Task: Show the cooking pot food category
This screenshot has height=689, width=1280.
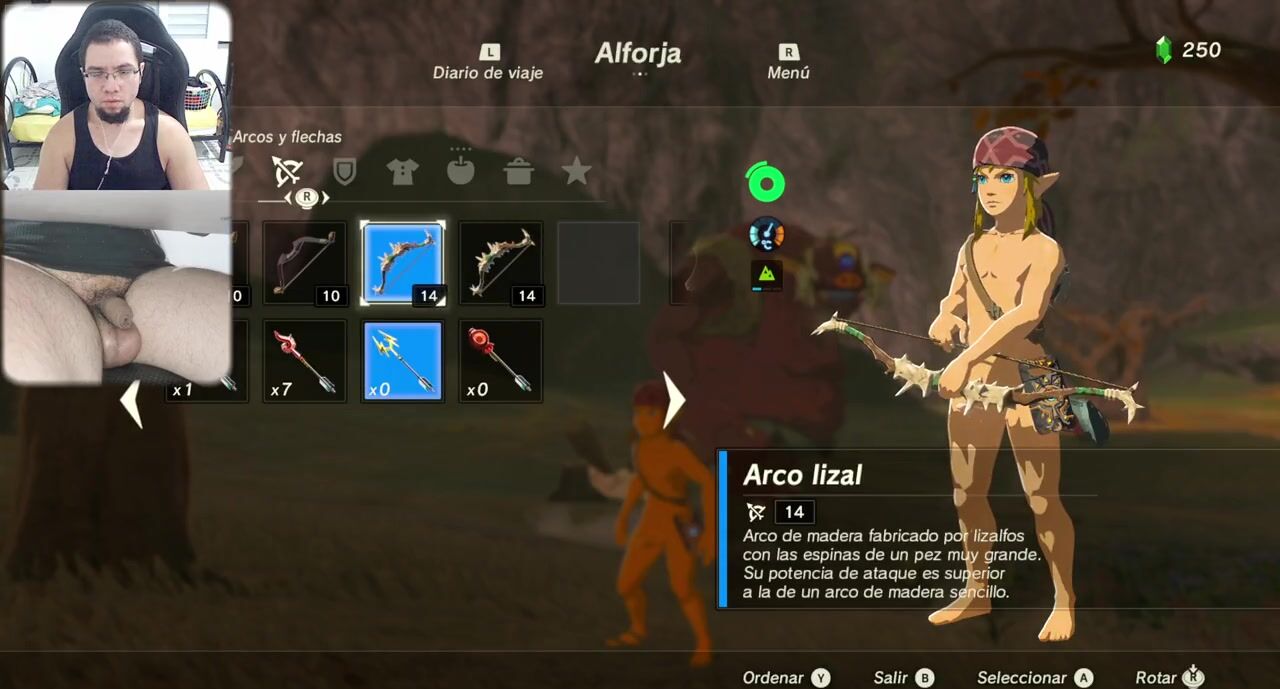Action: point(518,172)
